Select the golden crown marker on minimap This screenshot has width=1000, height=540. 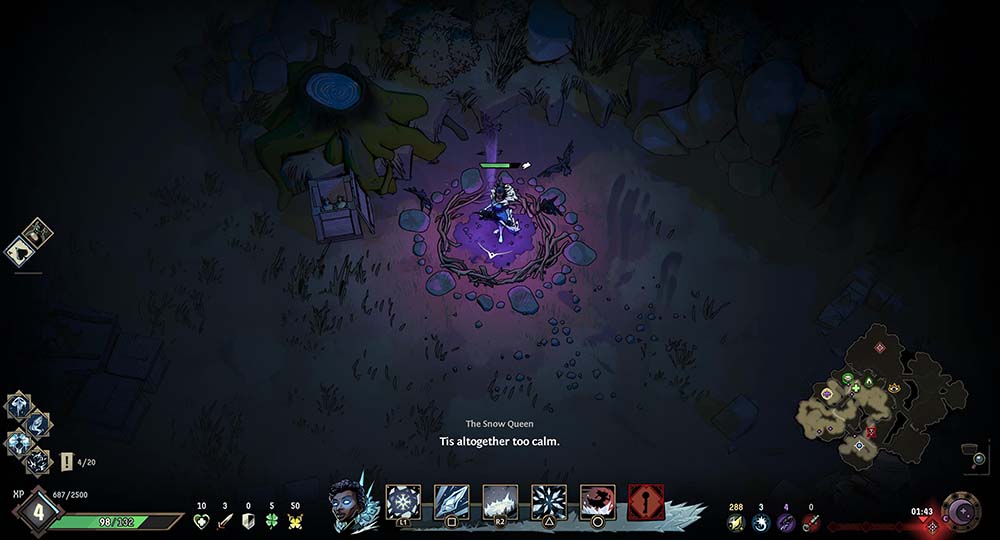point(893,386)
